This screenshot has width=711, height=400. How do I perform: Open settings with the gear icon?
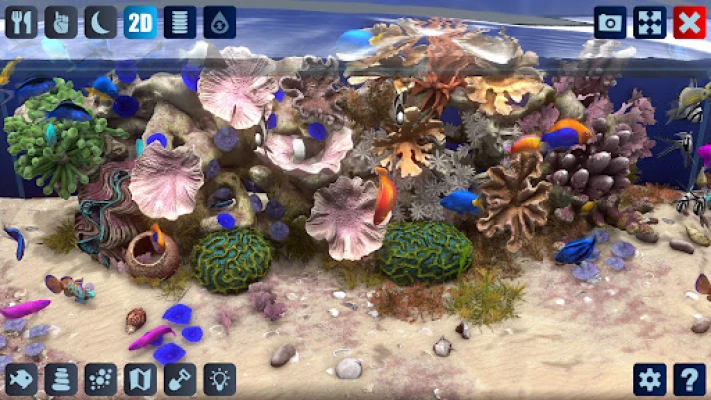(650, 379)
